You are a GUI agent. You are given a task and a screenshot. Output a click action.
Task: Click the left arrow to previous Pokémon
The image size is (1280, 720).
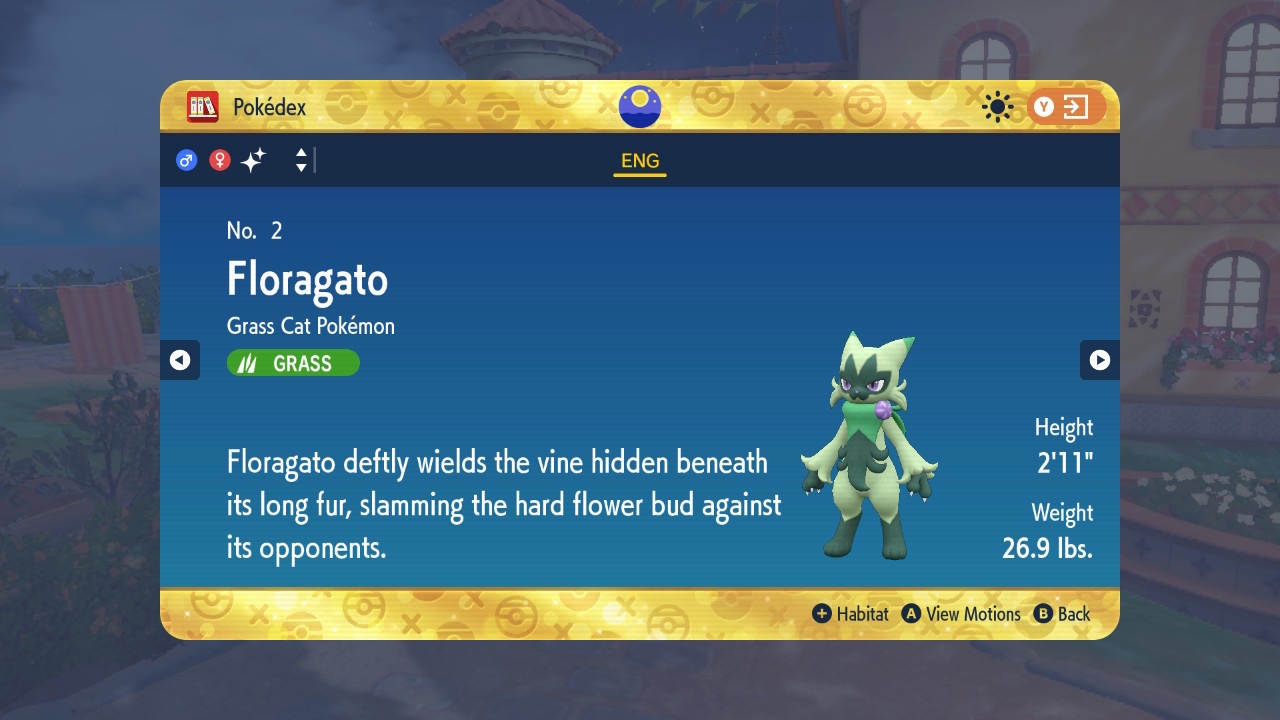tap(180, 360)
